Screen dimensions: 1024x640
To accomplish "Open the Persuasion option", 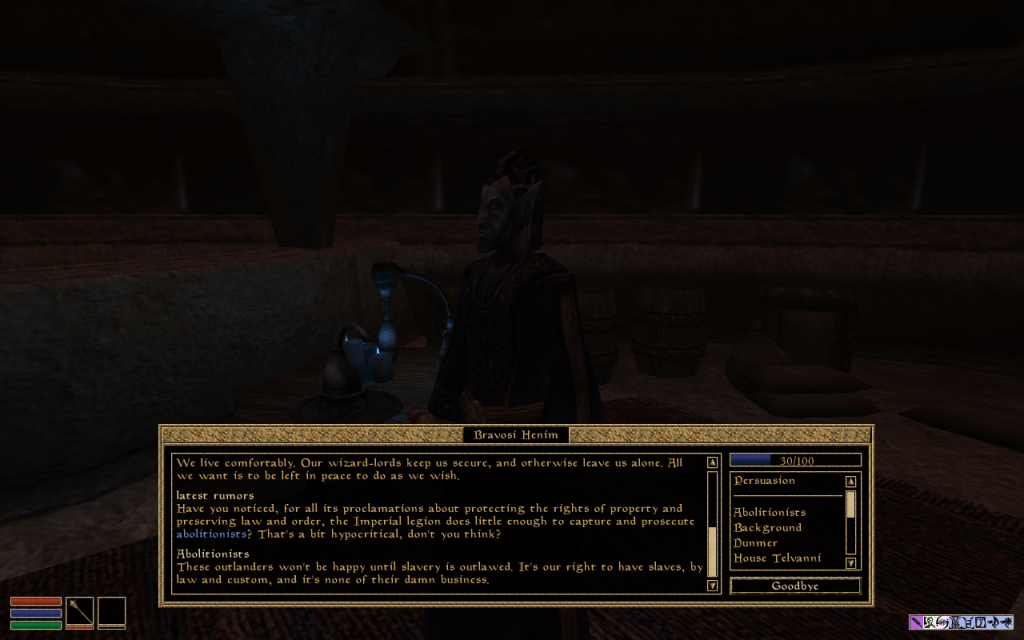I will [764, 481].
